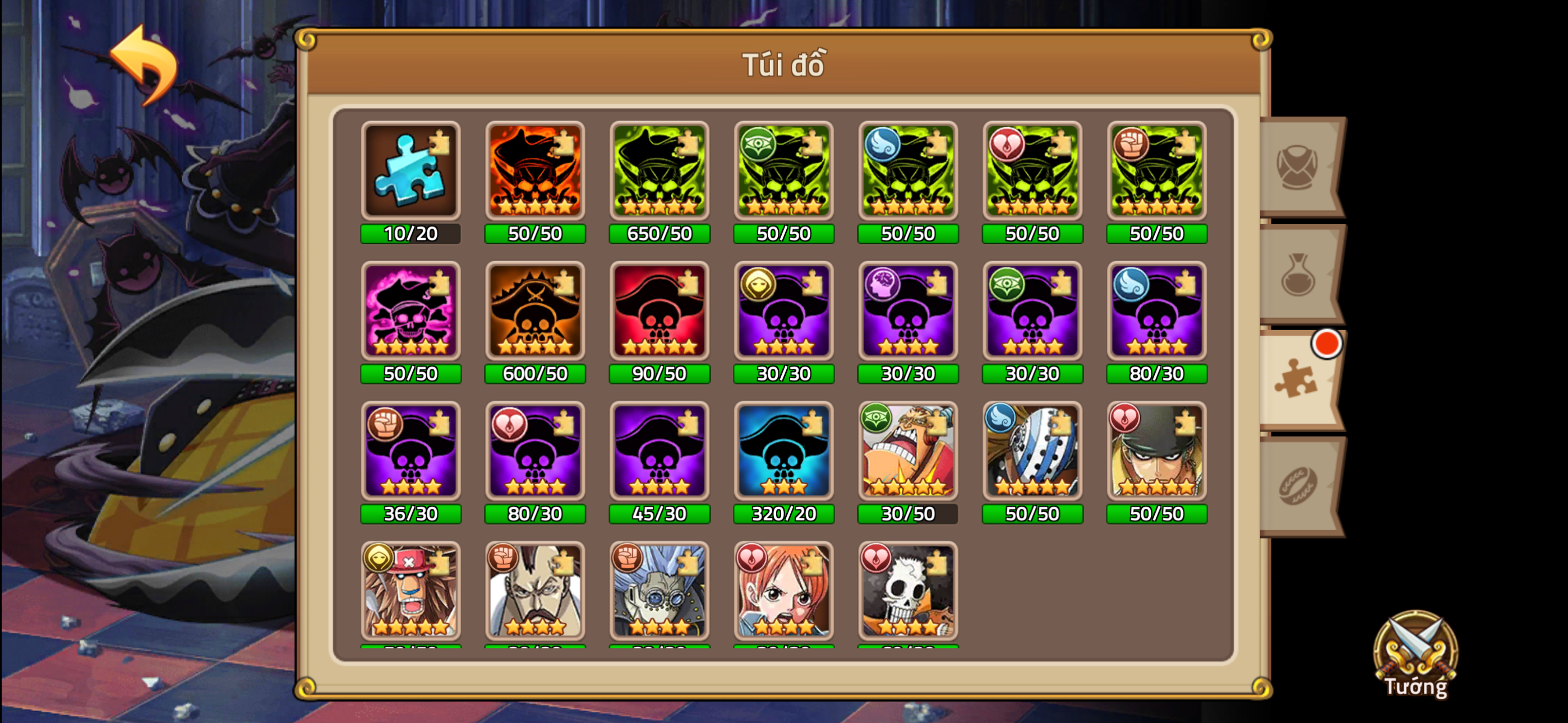Viewport: 1568px width, 723px height.
Task: Open the purple skull fragment with 80/30
Action: click(1156, 312)
